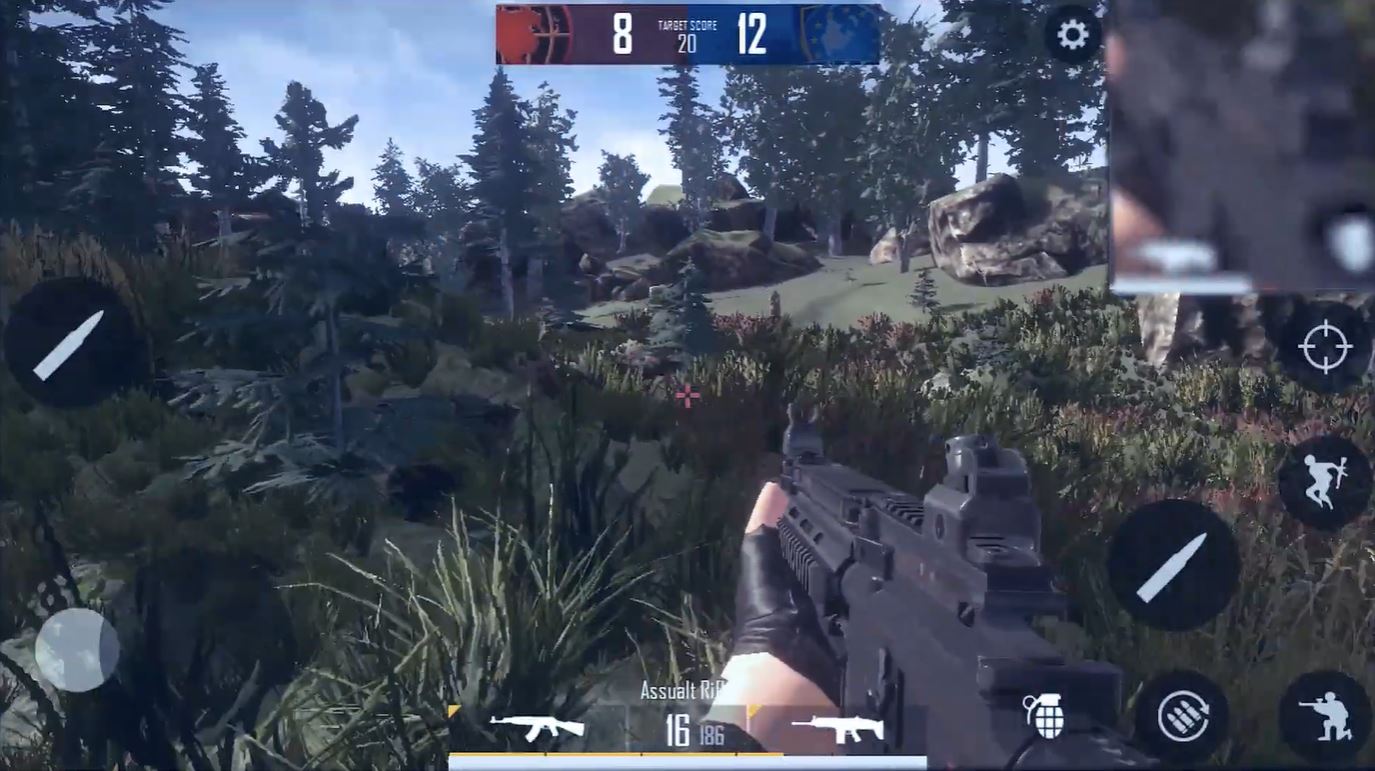Tap the virtual movement joystick

[x=77, y=649]
